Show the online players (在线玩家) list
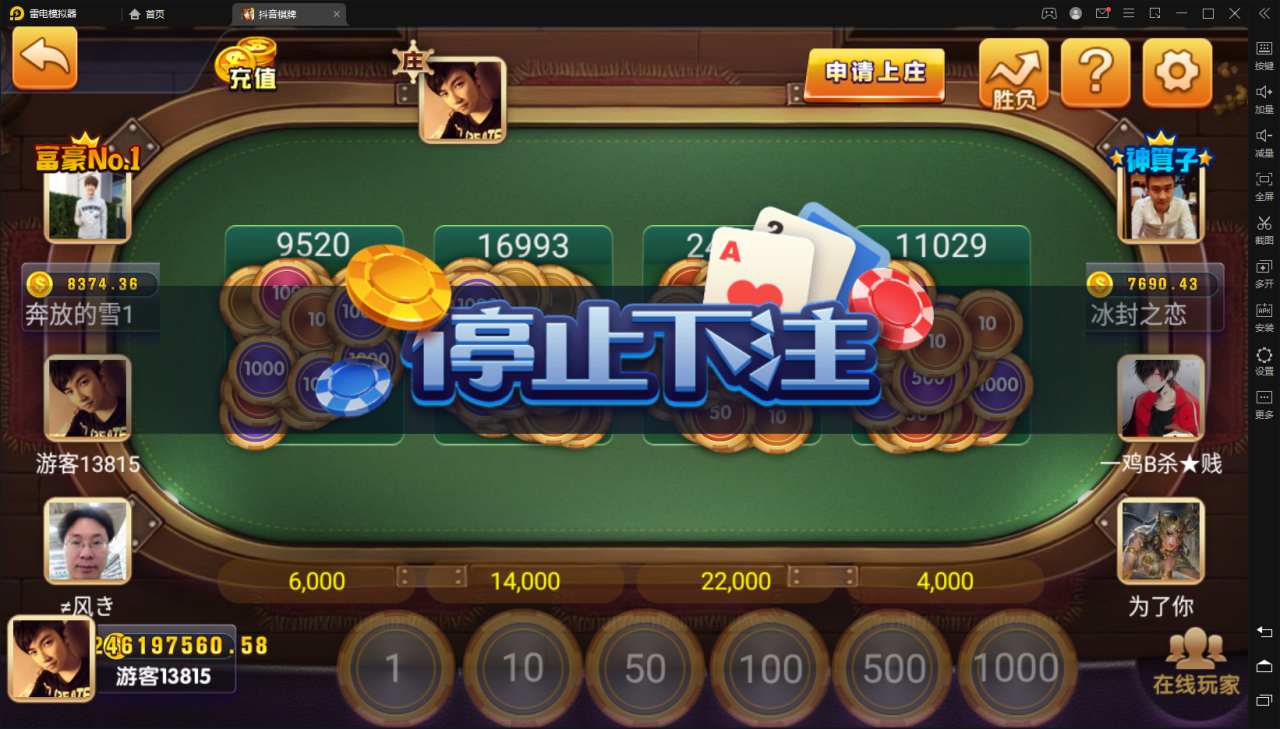Screen dimensions: 1280x729 tap(1196, 665)
